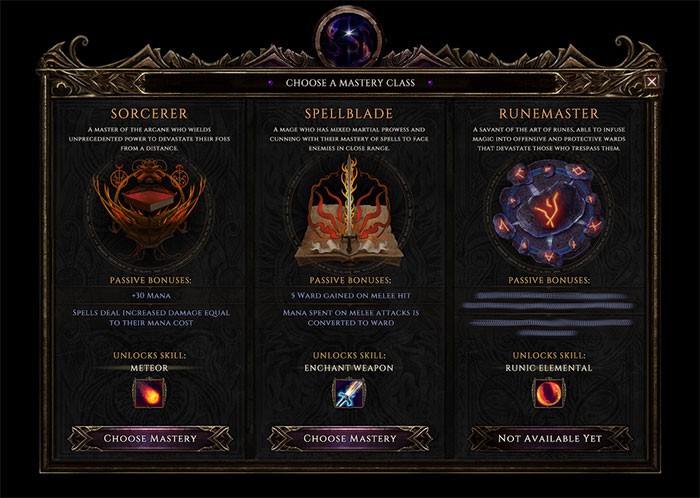Click the Not Available Yet Runemaster button
The image size is (700, 498).
(x=550, y=438)
